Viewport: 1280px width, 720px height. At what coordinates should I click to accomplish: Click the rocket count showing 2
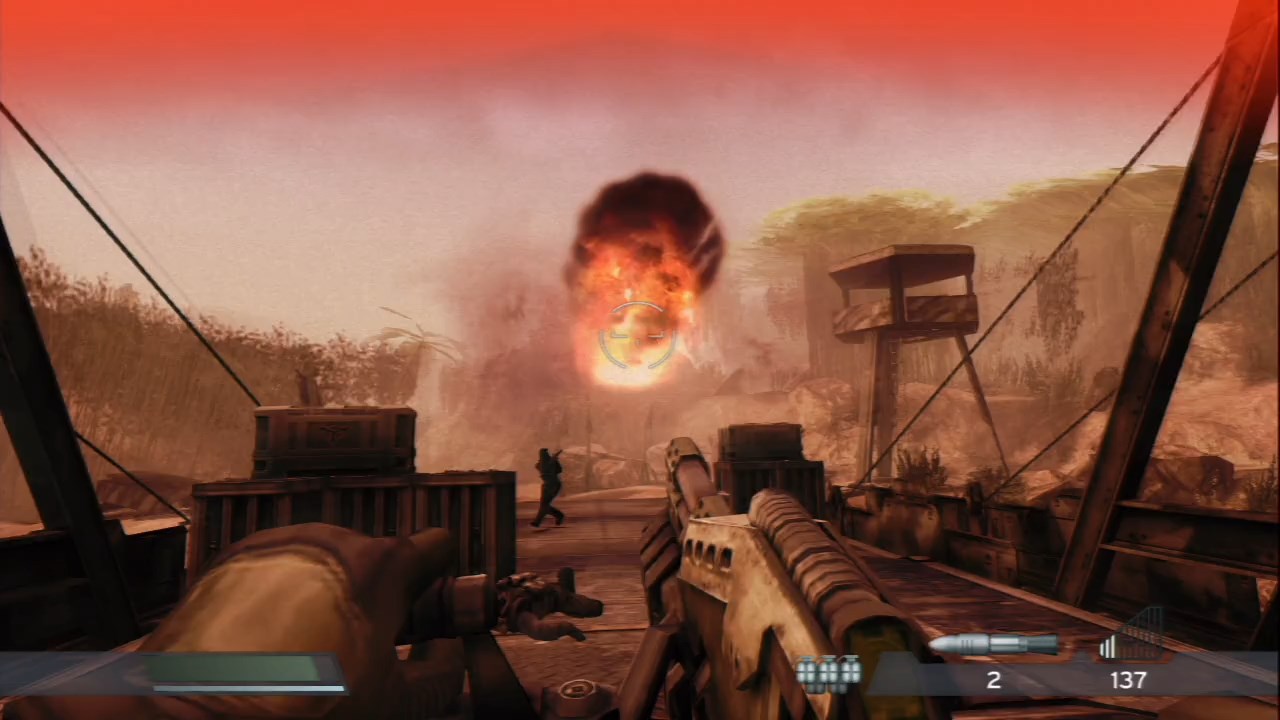[x=994, y=679]
